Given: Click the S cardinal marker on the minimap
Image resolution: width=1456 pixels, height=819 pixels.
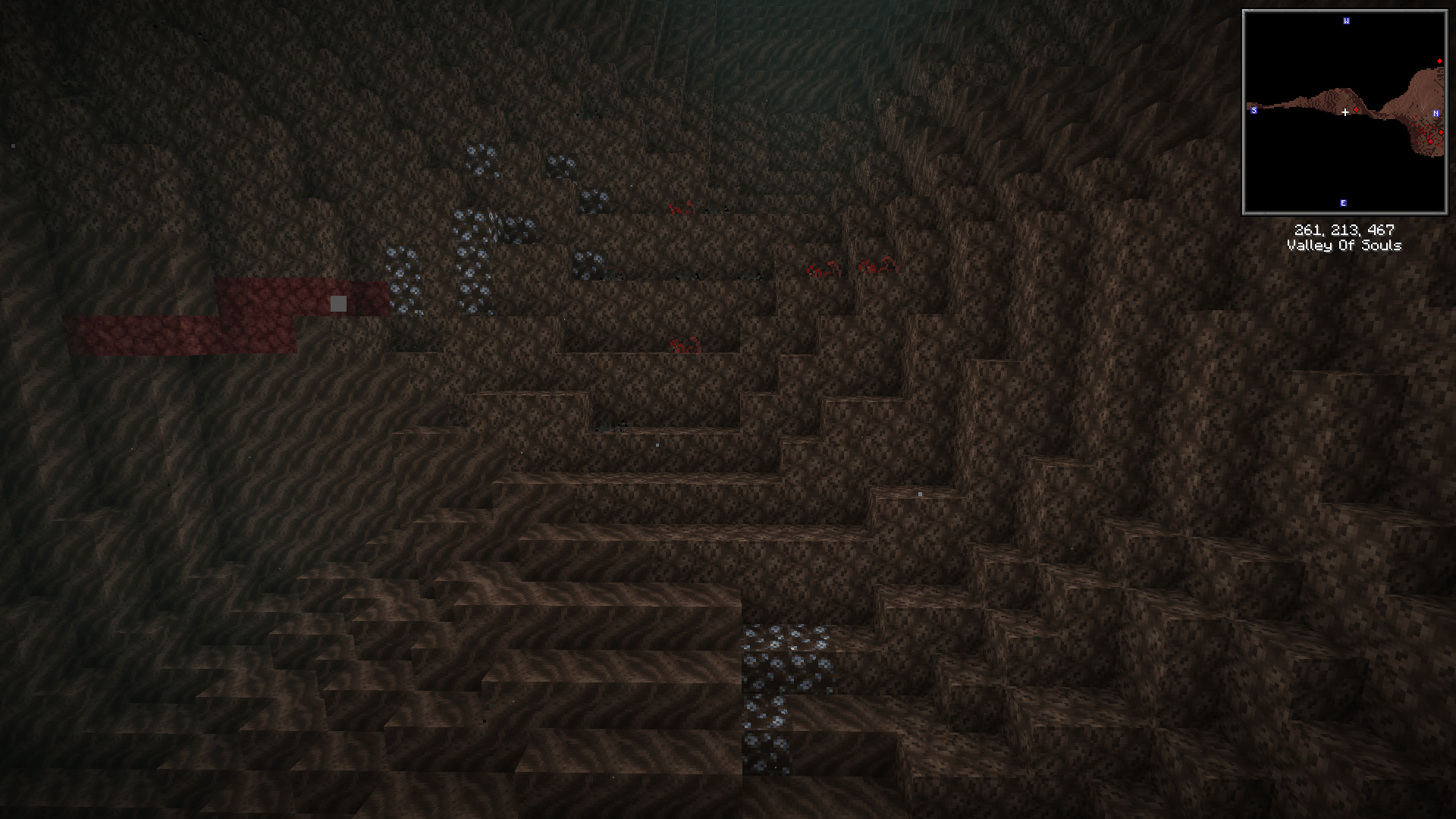Looking at the screenshot, I should tap(1254, 110).
